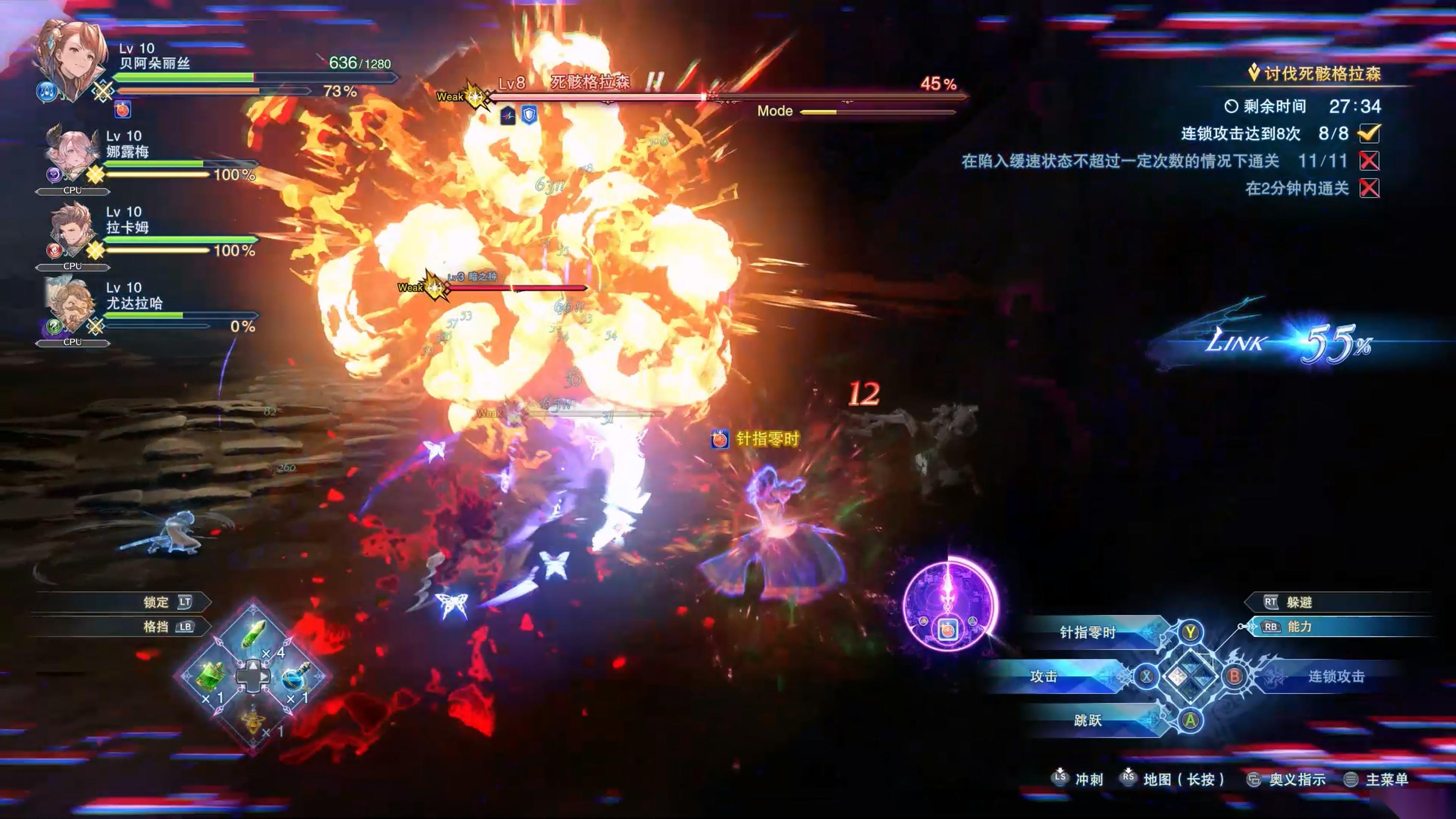Click the 讨伐死骸格拉森 quest objective title

[1322, 74]
